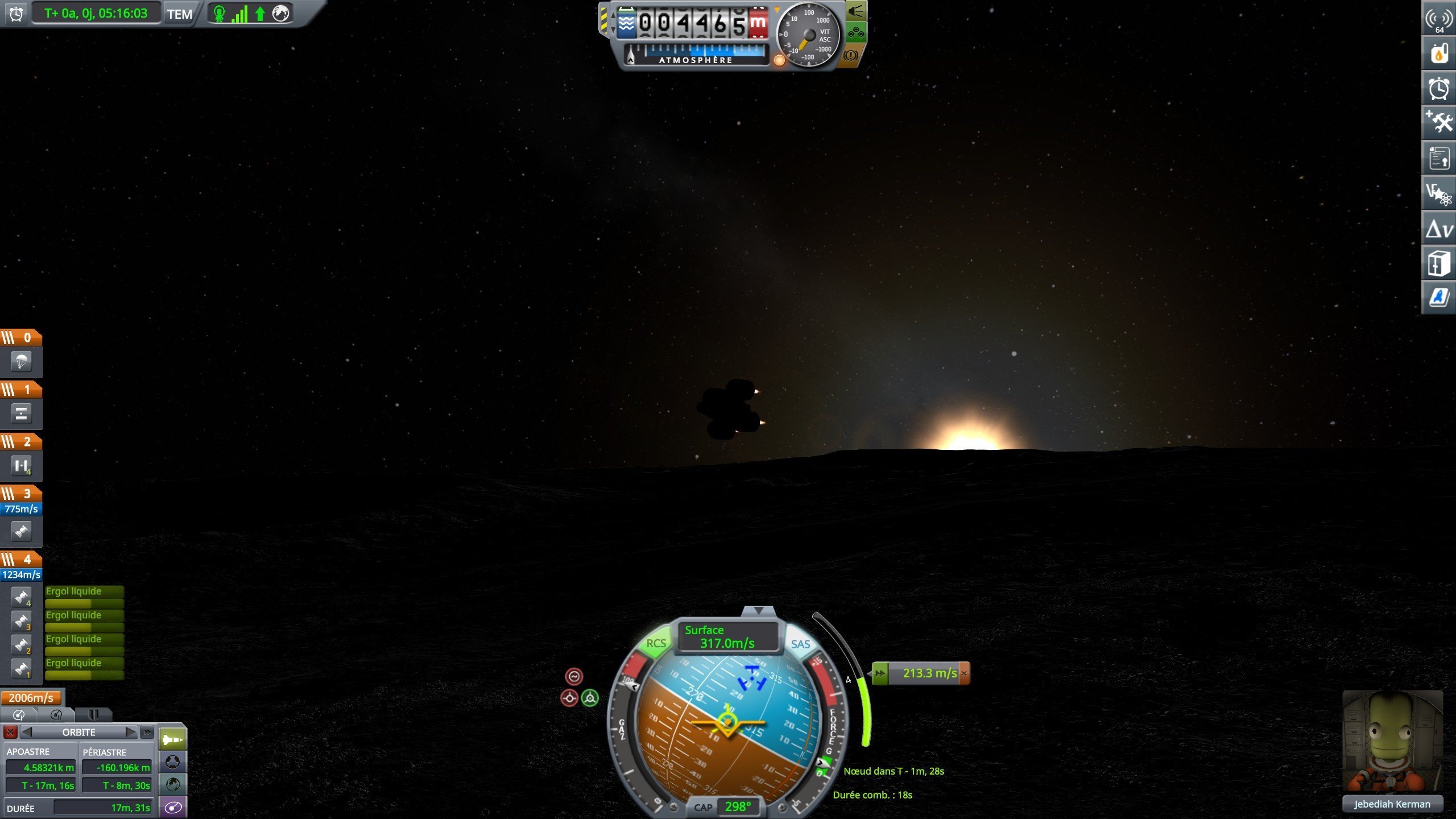
Task: Switch the navball speed mode from Surface
Action: 726,636
